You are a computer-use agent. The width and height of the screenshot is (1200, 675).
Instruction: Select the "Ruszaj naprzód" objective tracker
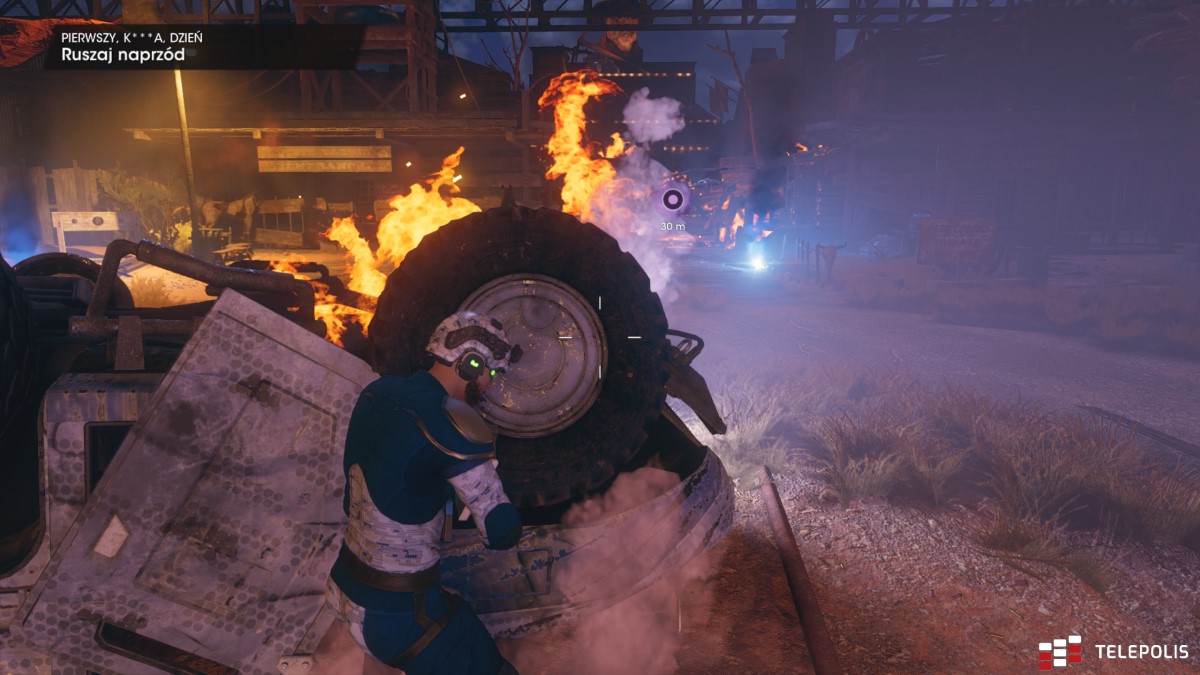click(x=123, y=54)
